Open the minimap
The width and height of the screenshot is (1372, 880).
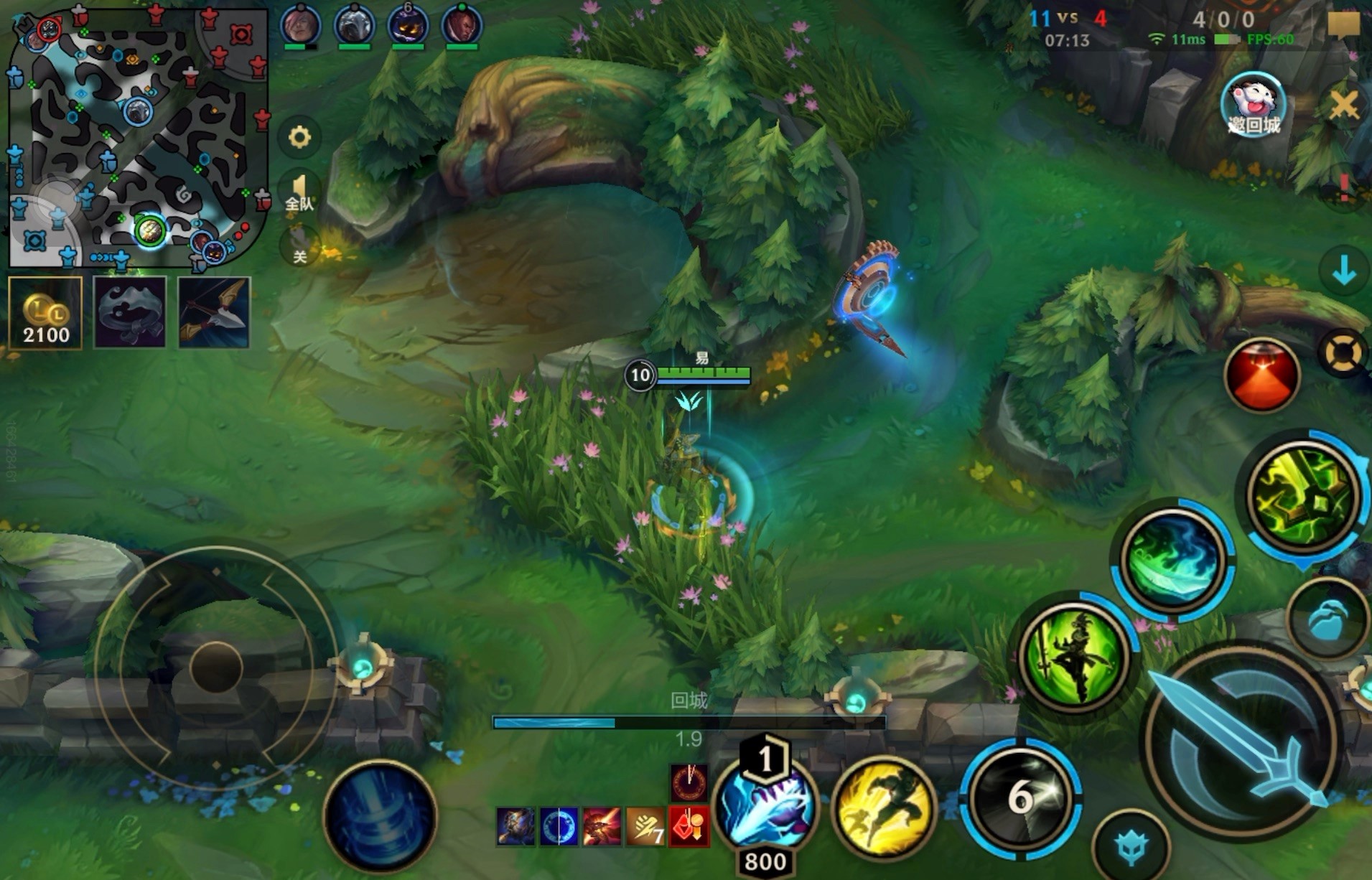point(138,136)
